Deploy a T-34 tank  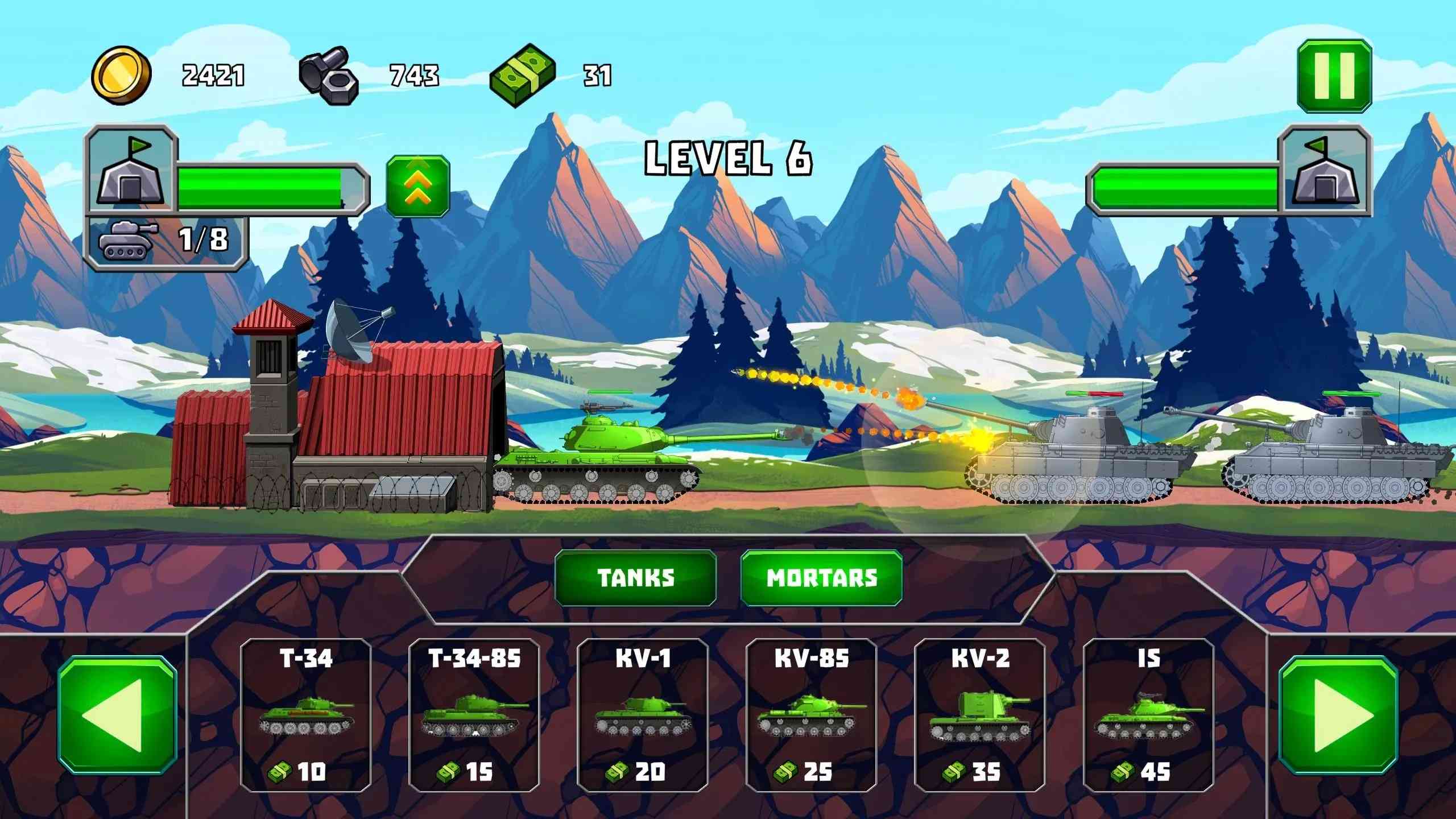[x=305, y=715]
